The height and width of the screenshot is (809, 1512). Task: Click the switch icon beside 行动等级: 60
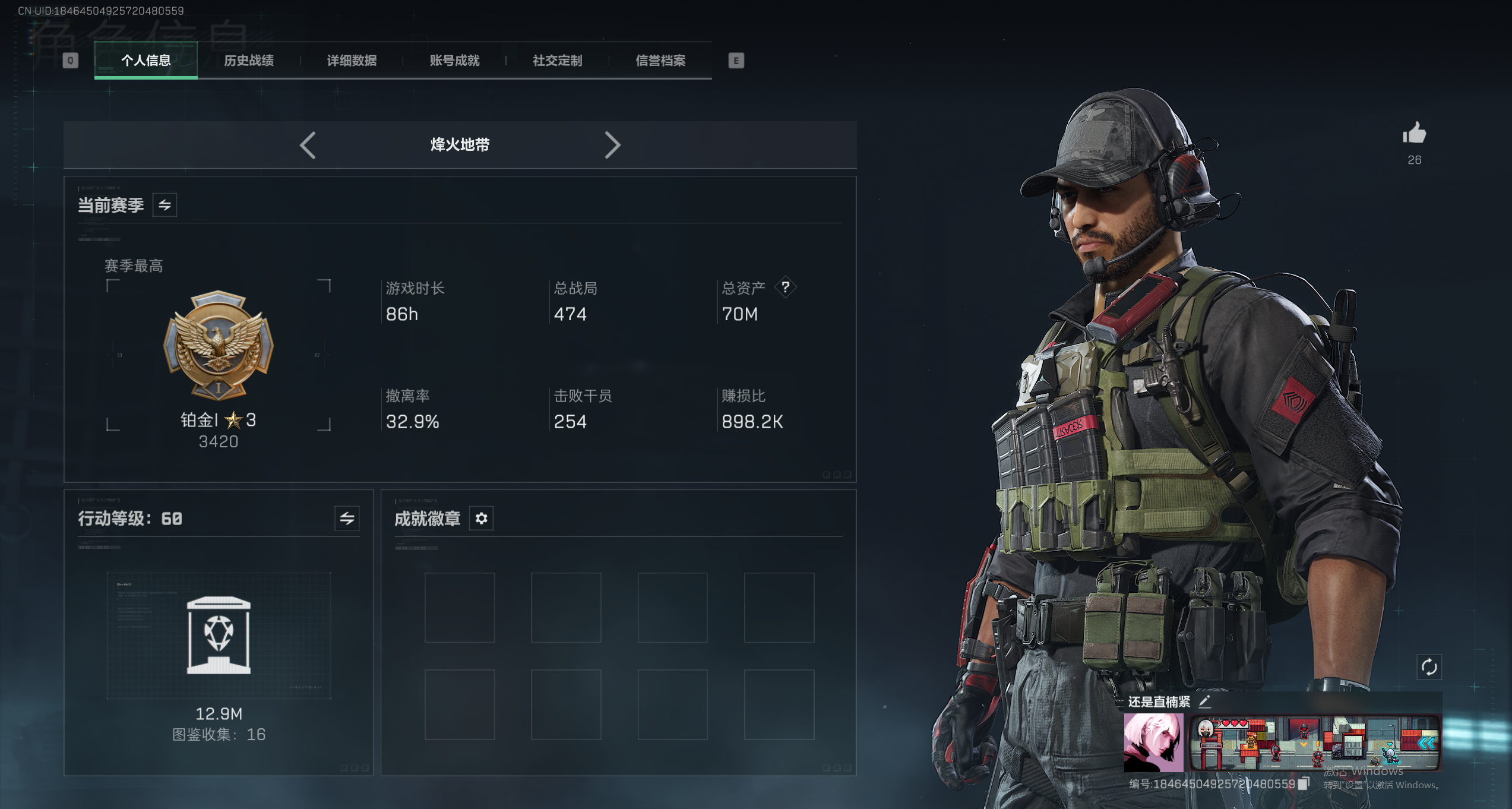(x=346, y=518)
